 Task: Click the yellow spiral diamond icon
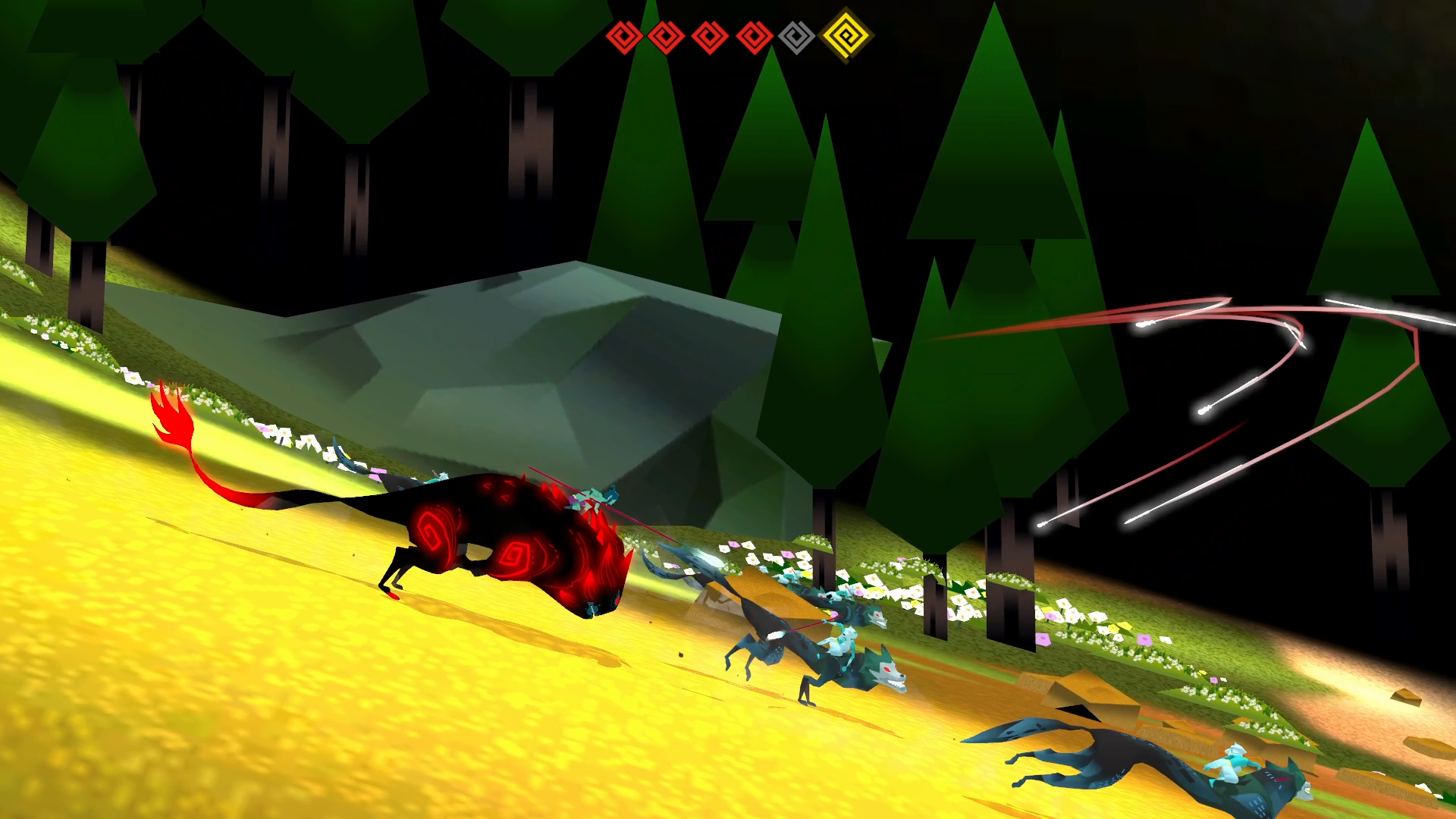[x=846, y=35]
